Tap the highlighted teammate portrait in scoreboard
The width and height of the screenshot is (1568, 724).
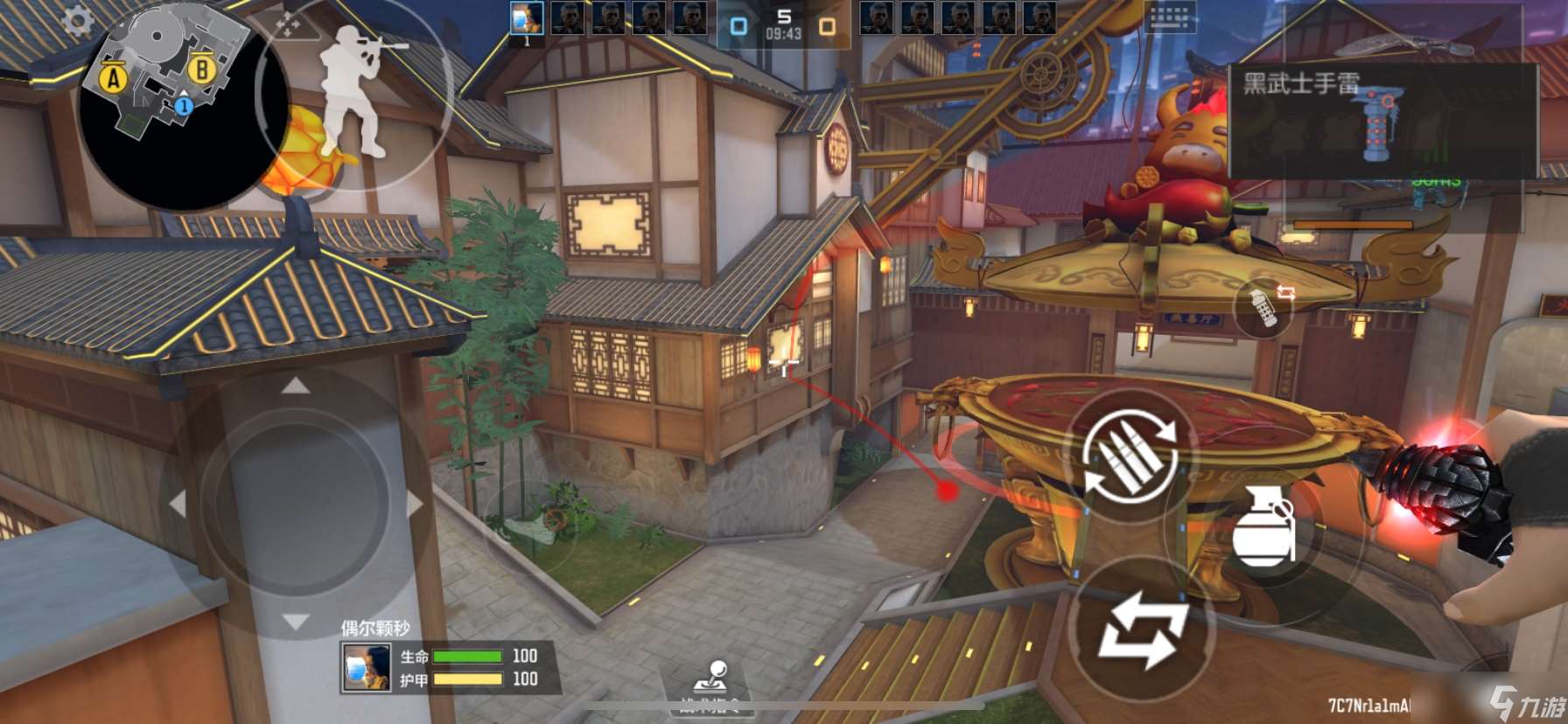tap(526, 19)
